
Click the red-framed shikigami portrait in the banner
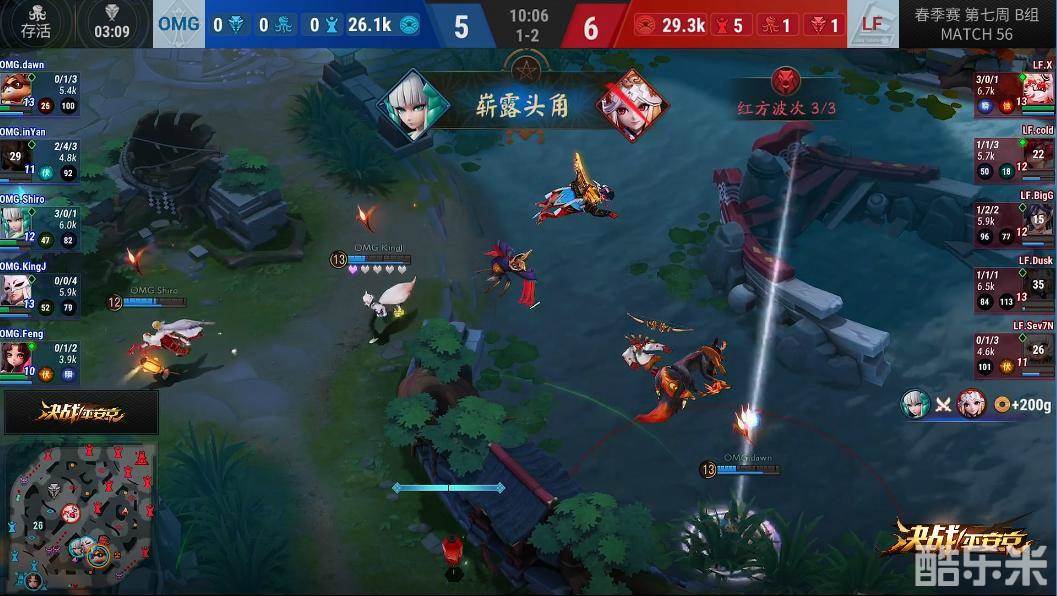pyautogui.click(x=633, y=103)
